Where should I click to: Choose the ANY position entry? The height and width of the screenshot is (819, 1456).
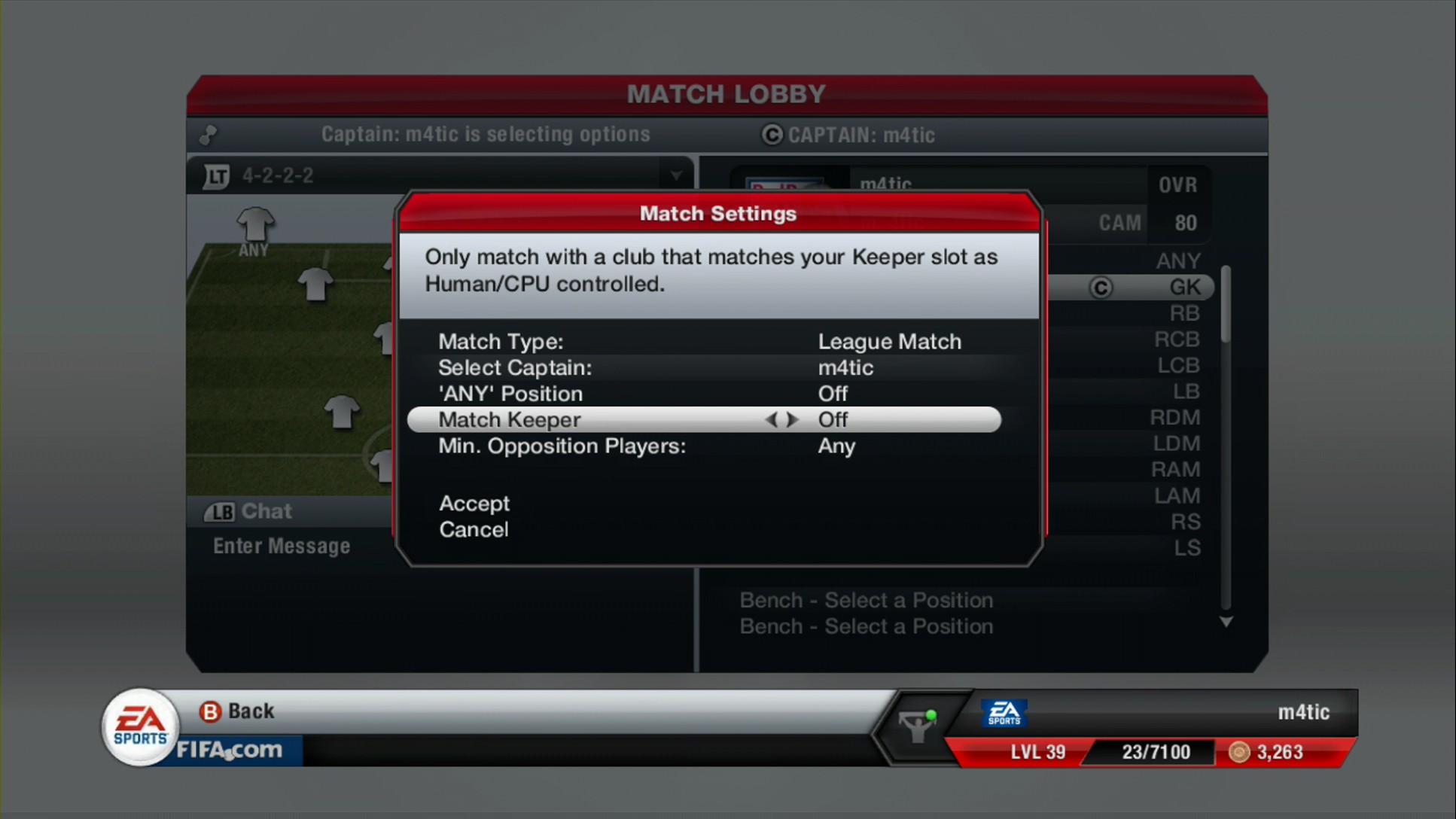pyautogui.click(x=1178, y=261)
